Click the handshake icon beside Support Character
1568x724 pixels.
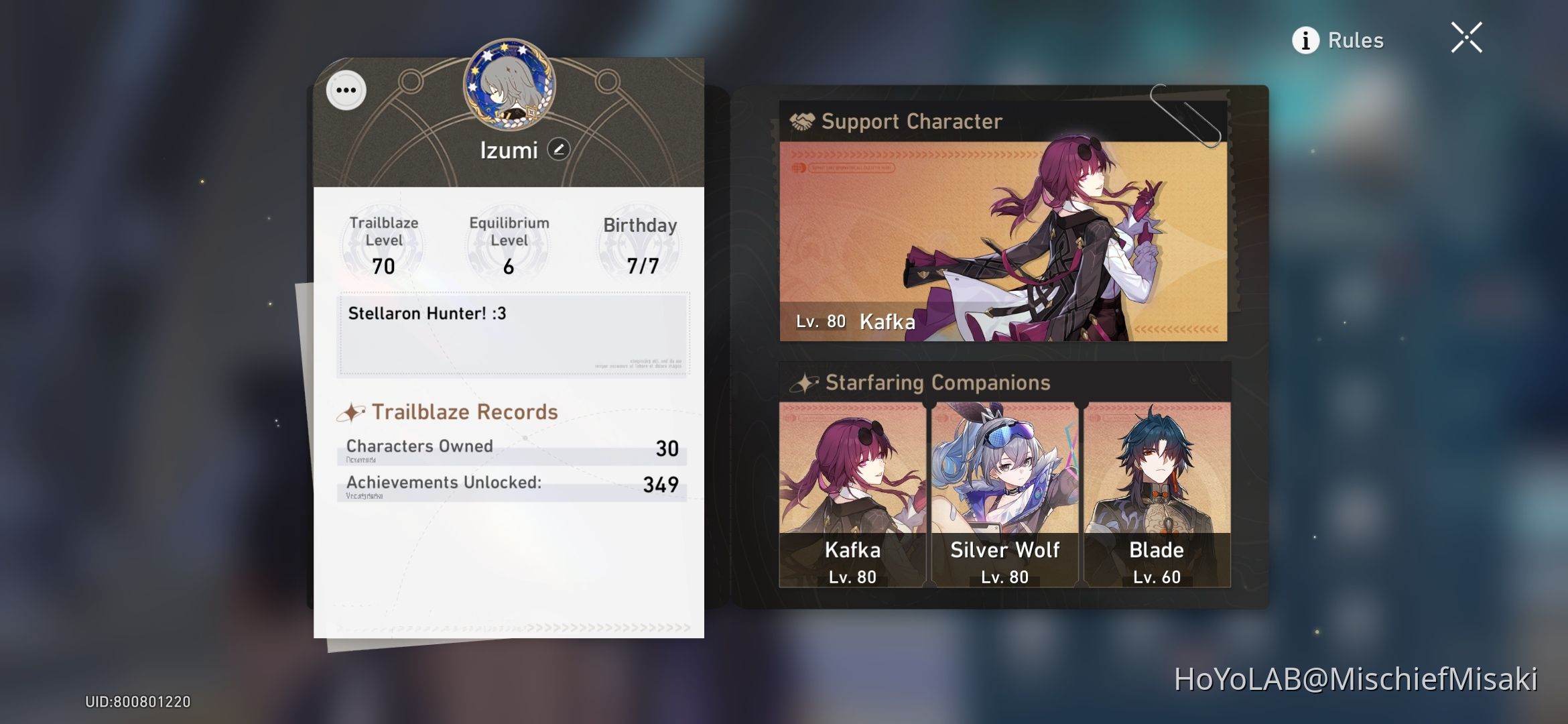coord(802,121)
